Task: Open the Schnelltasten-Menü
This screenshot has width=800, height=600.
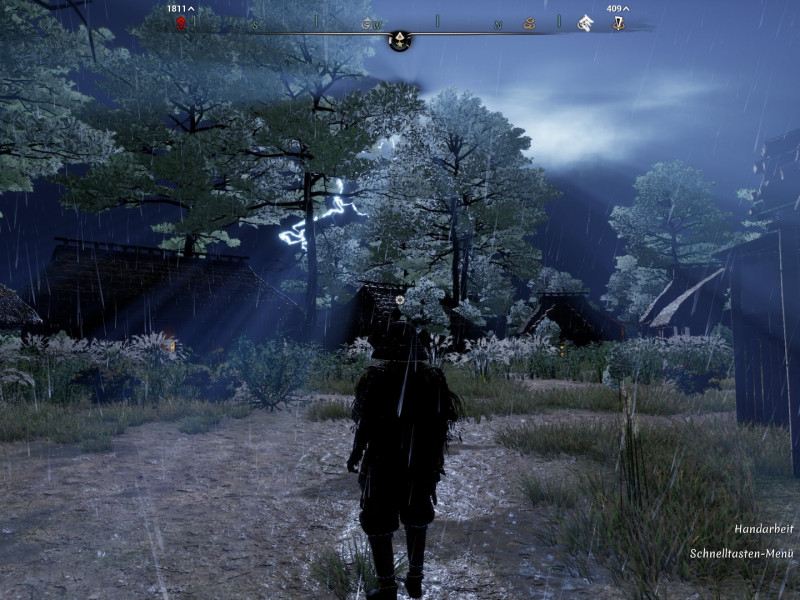Action: (x=741, y=553)
